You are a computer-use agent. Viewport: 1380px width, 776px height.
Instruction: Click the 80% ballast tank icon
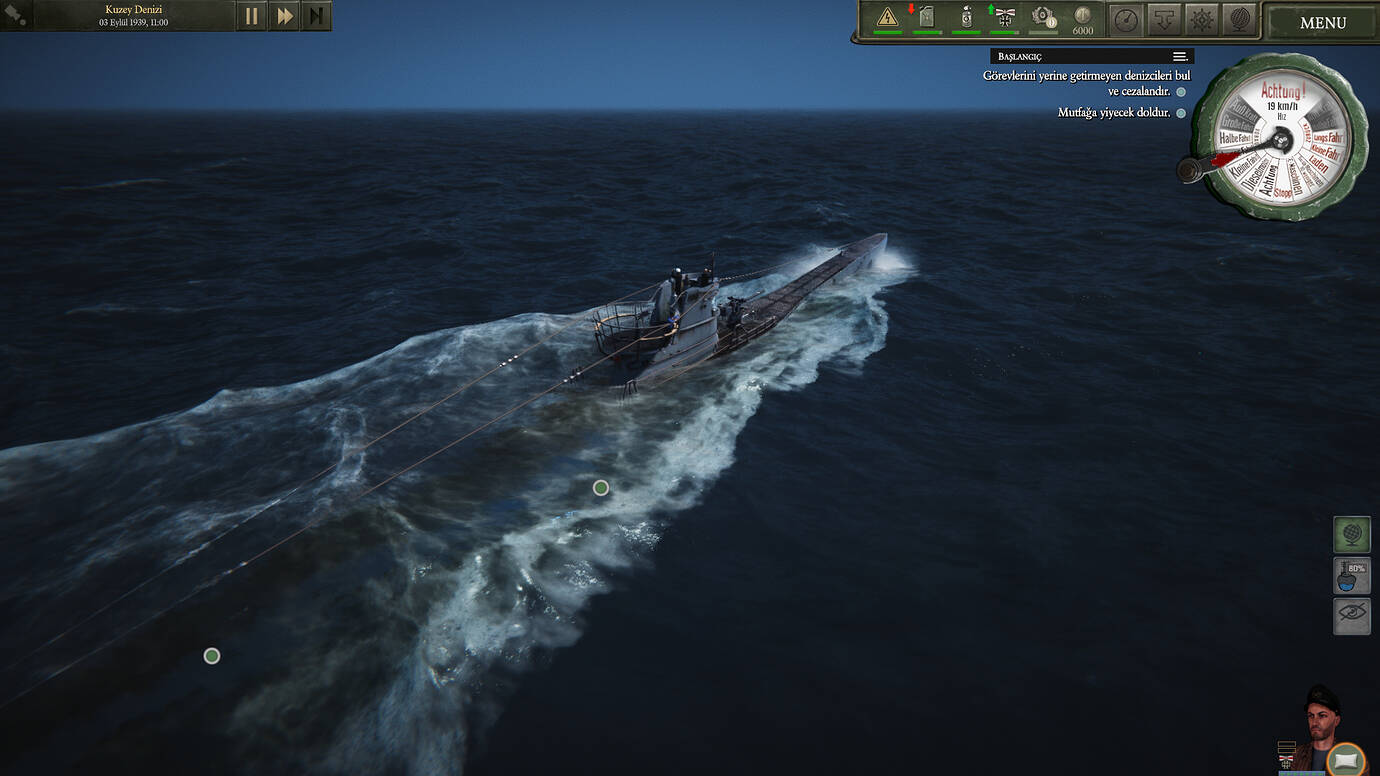1351,575
